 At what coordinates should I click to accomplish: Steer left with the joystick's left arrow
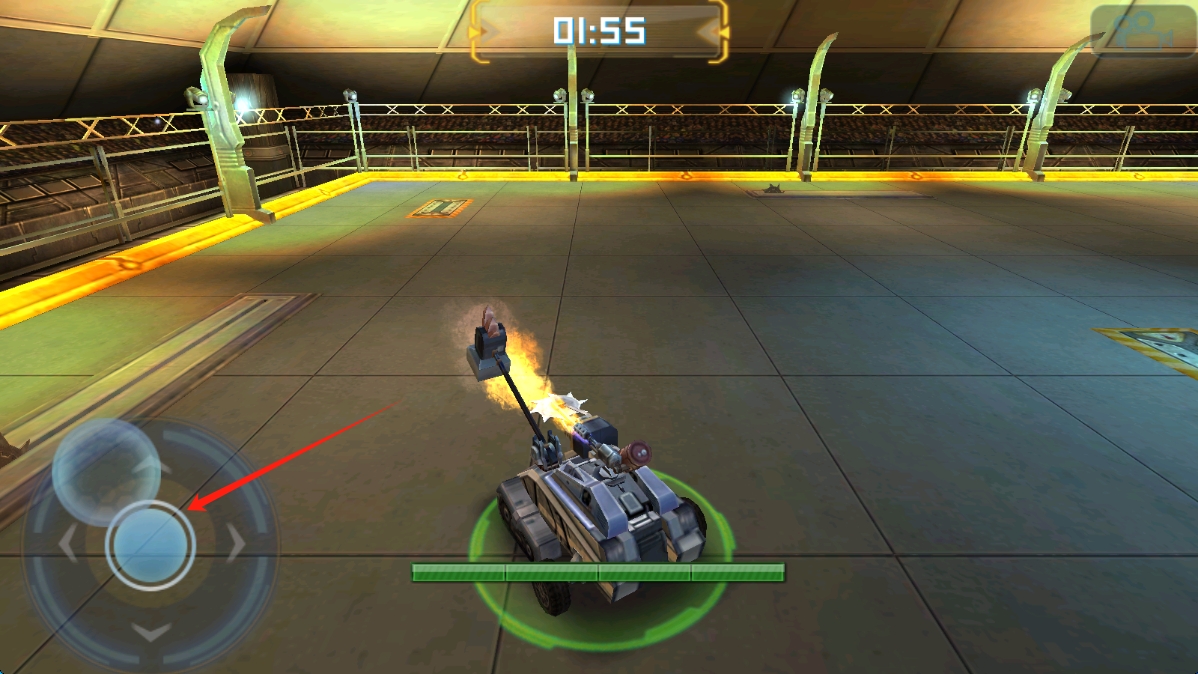pos(68,545)
